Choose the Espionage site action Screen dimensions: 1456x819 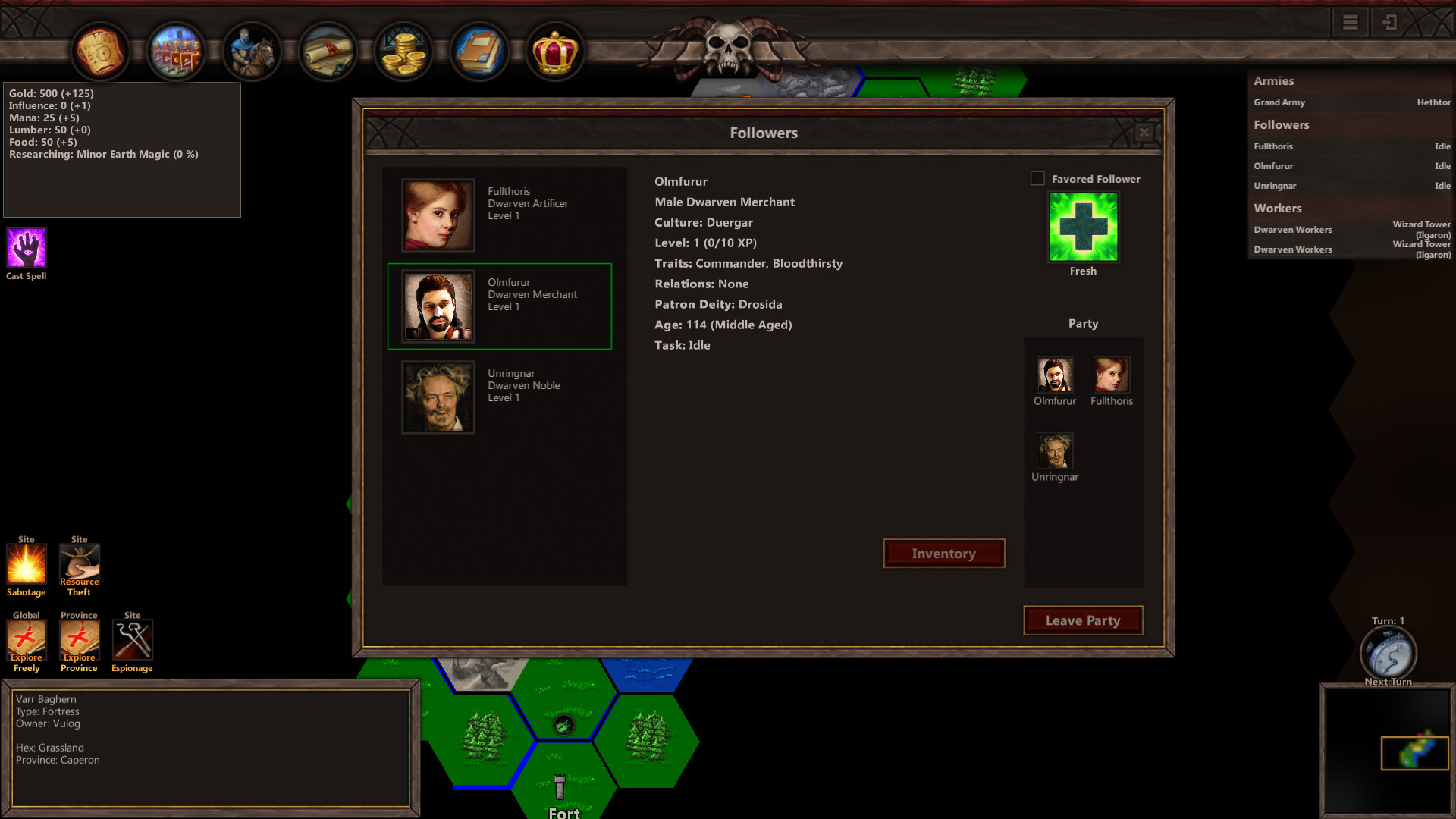(132, 641)
